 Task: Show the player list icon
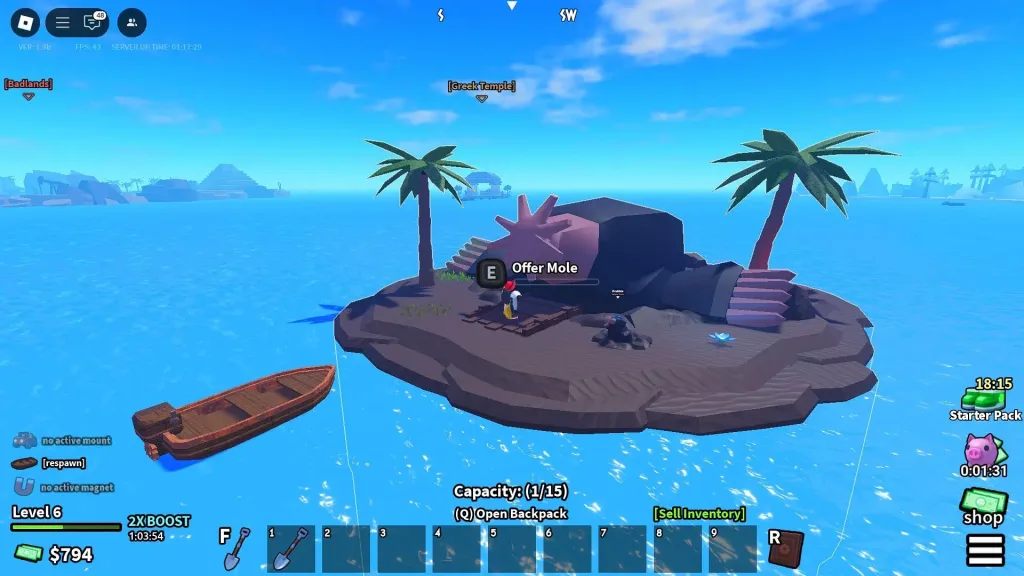click(x=131, y=22)
